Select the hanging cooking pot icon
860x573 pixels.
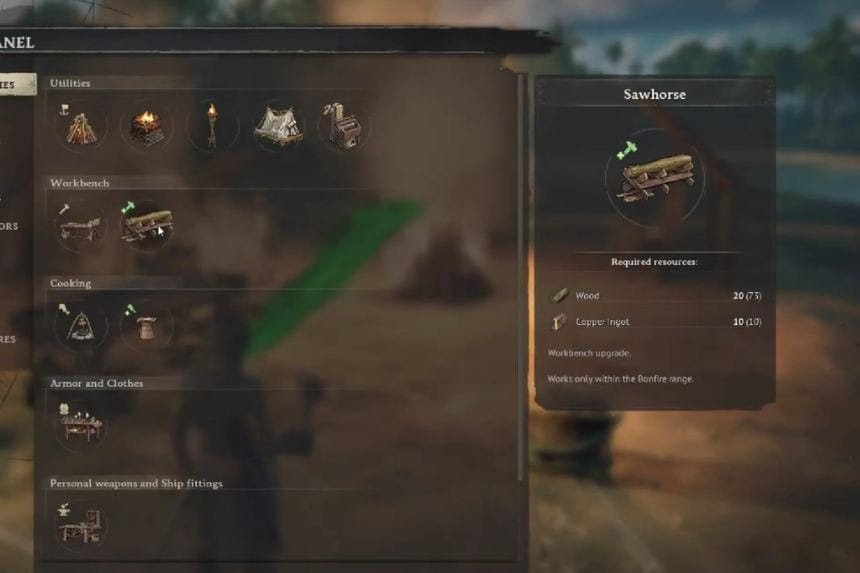click(81, 325)
